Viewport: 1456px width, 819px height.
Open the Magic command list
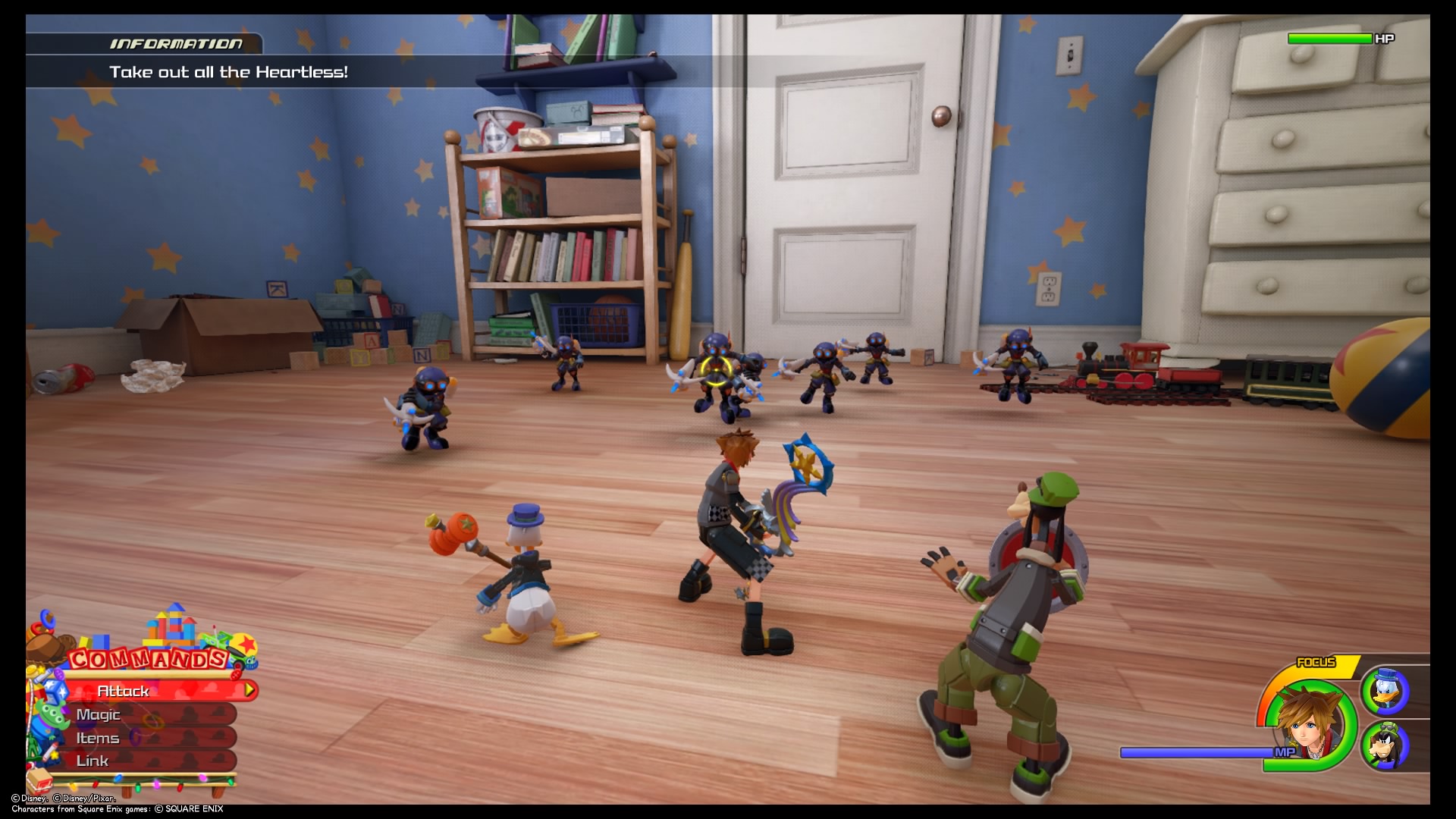point(99,715)
